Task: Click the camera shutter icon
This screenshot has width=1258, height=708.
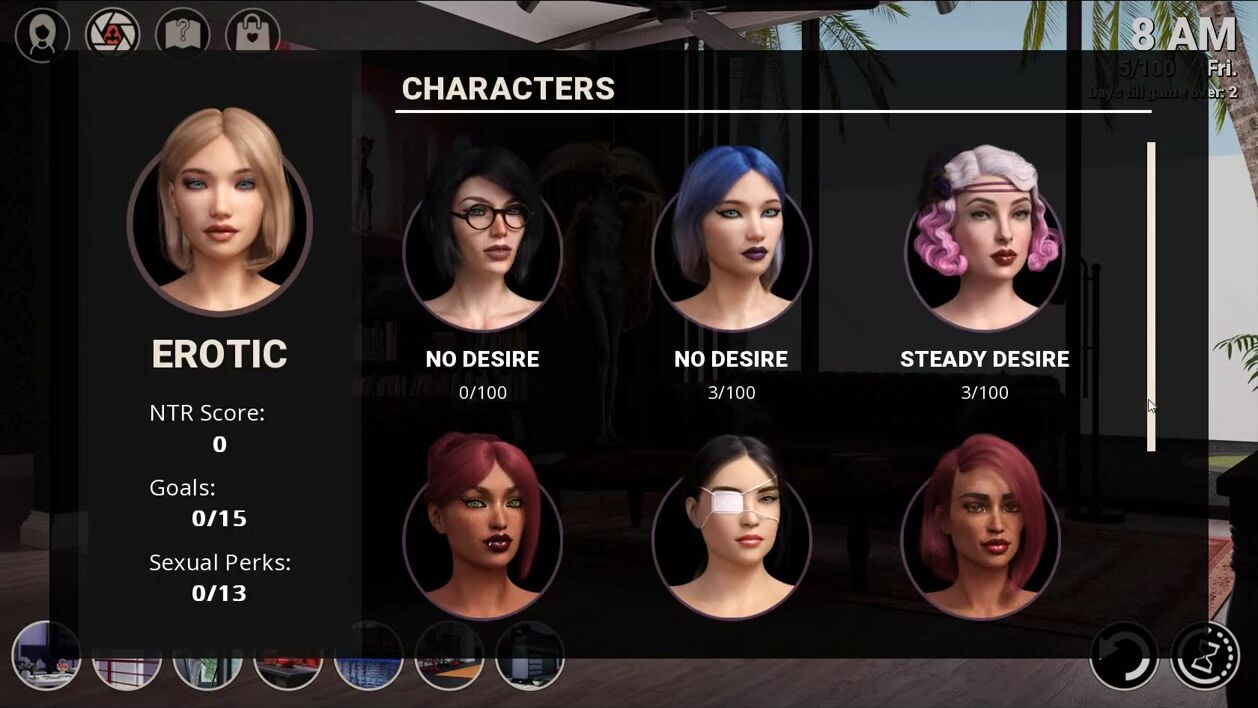Action: pos(112,35)
